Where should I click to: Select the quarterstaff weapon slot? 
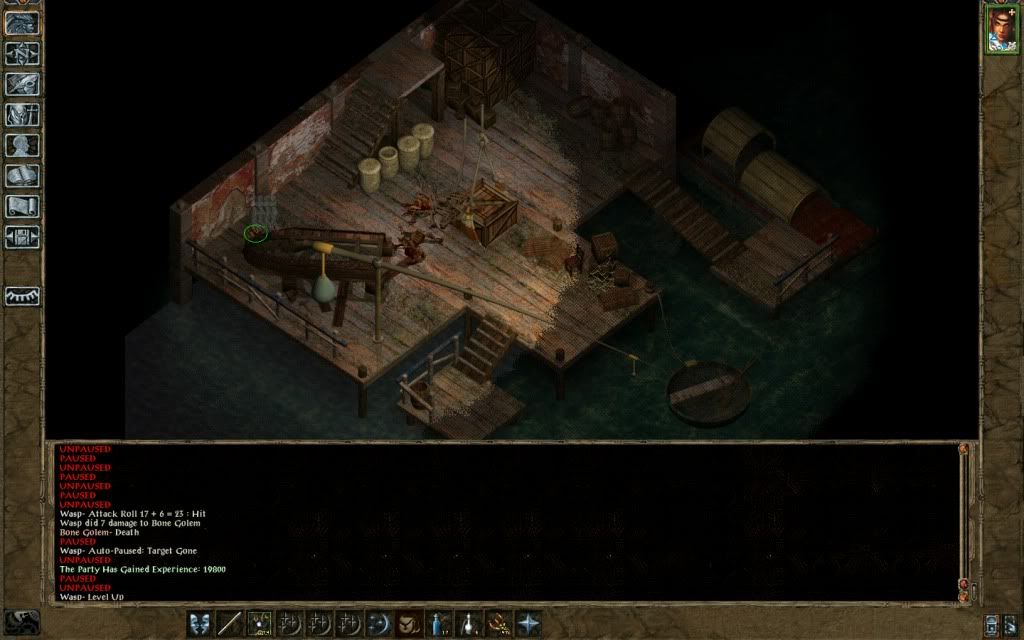(x=231, y=622)
